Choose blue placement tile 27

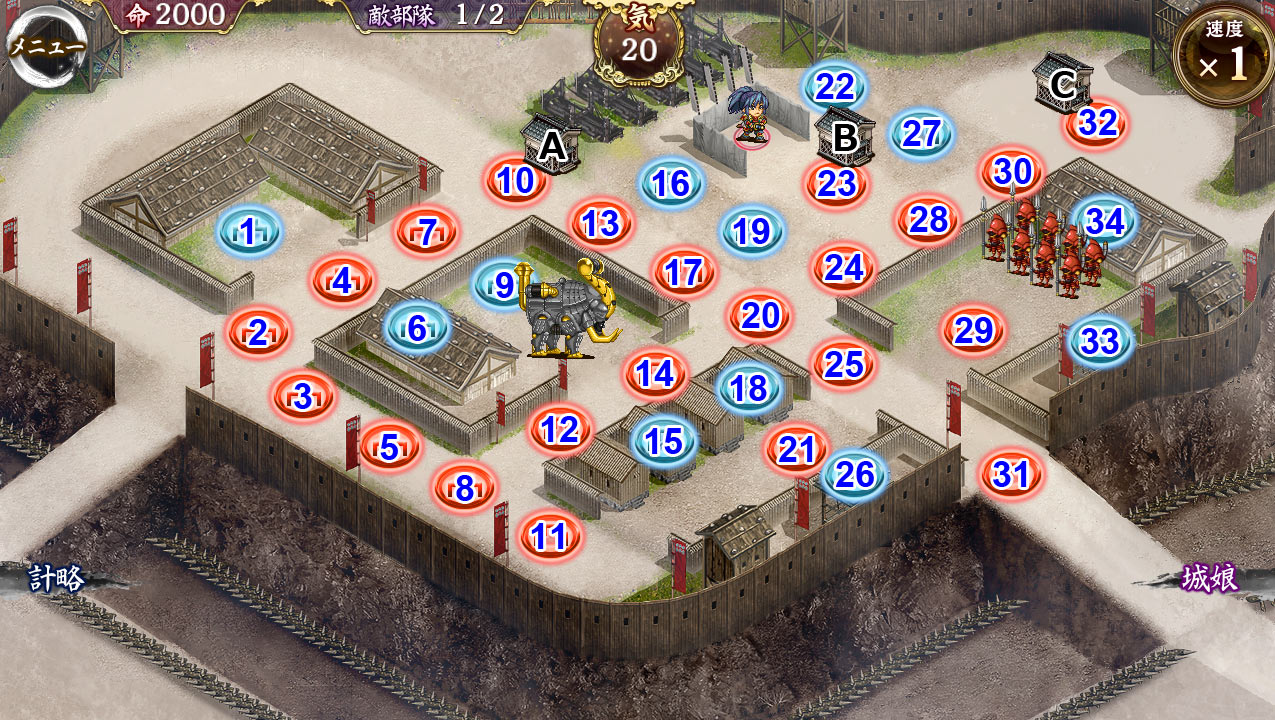pyautogui.click(x=921, y=134)
